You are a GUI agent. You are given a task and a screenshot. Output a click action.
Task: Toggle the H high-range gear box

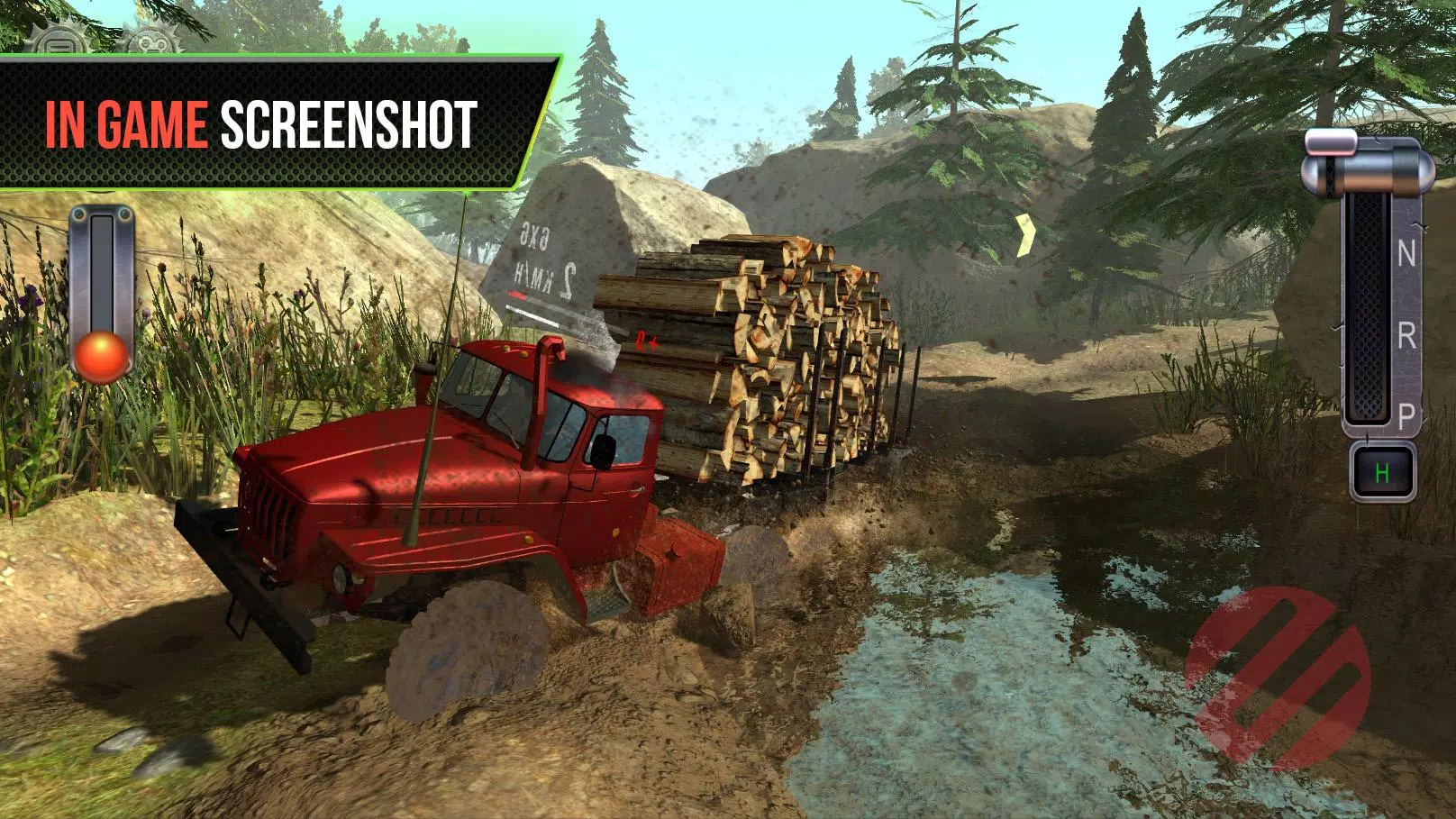pos(1380,471)
